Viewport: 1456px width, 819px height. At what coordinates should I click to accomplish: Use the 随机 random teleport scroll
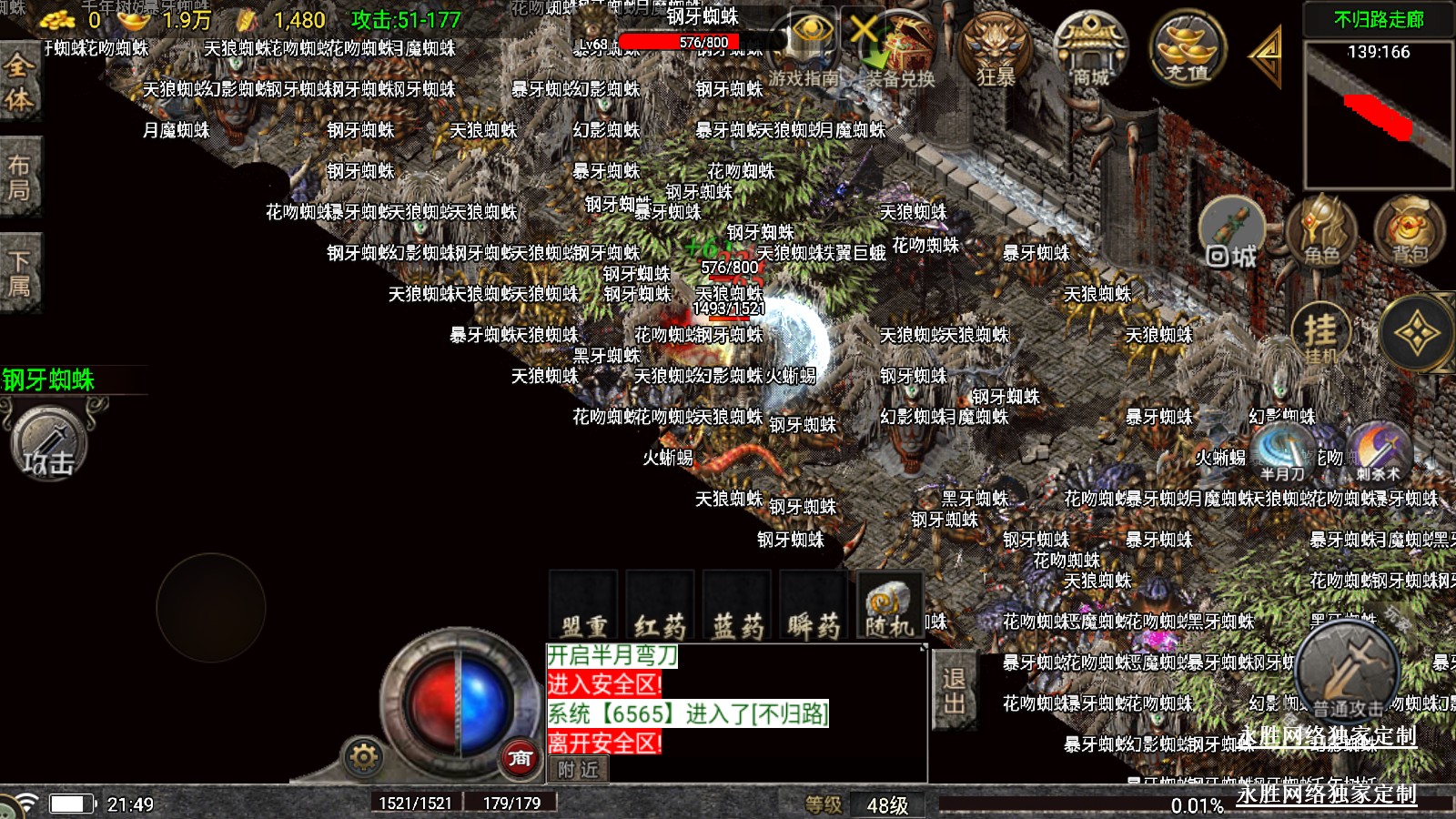click(889, 606)
